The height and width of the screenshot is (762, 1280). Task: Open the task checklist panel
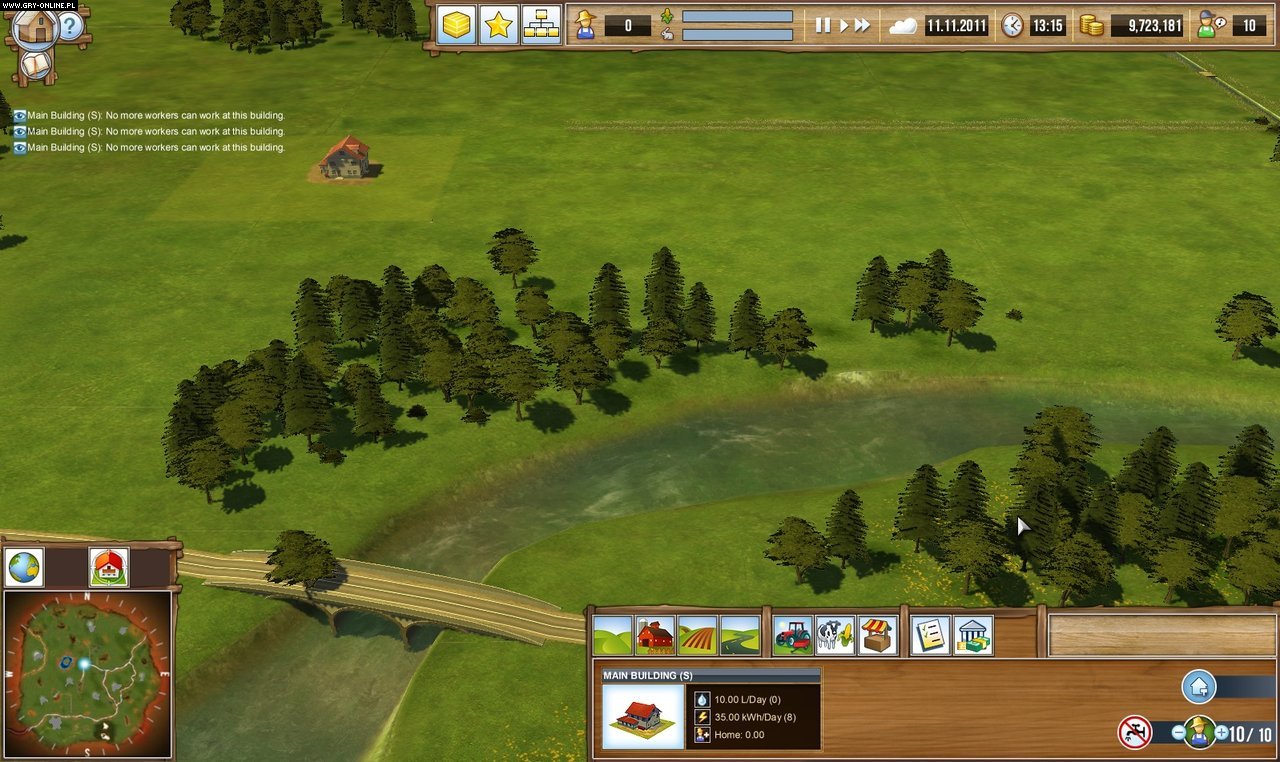click(x=931, y=632)
